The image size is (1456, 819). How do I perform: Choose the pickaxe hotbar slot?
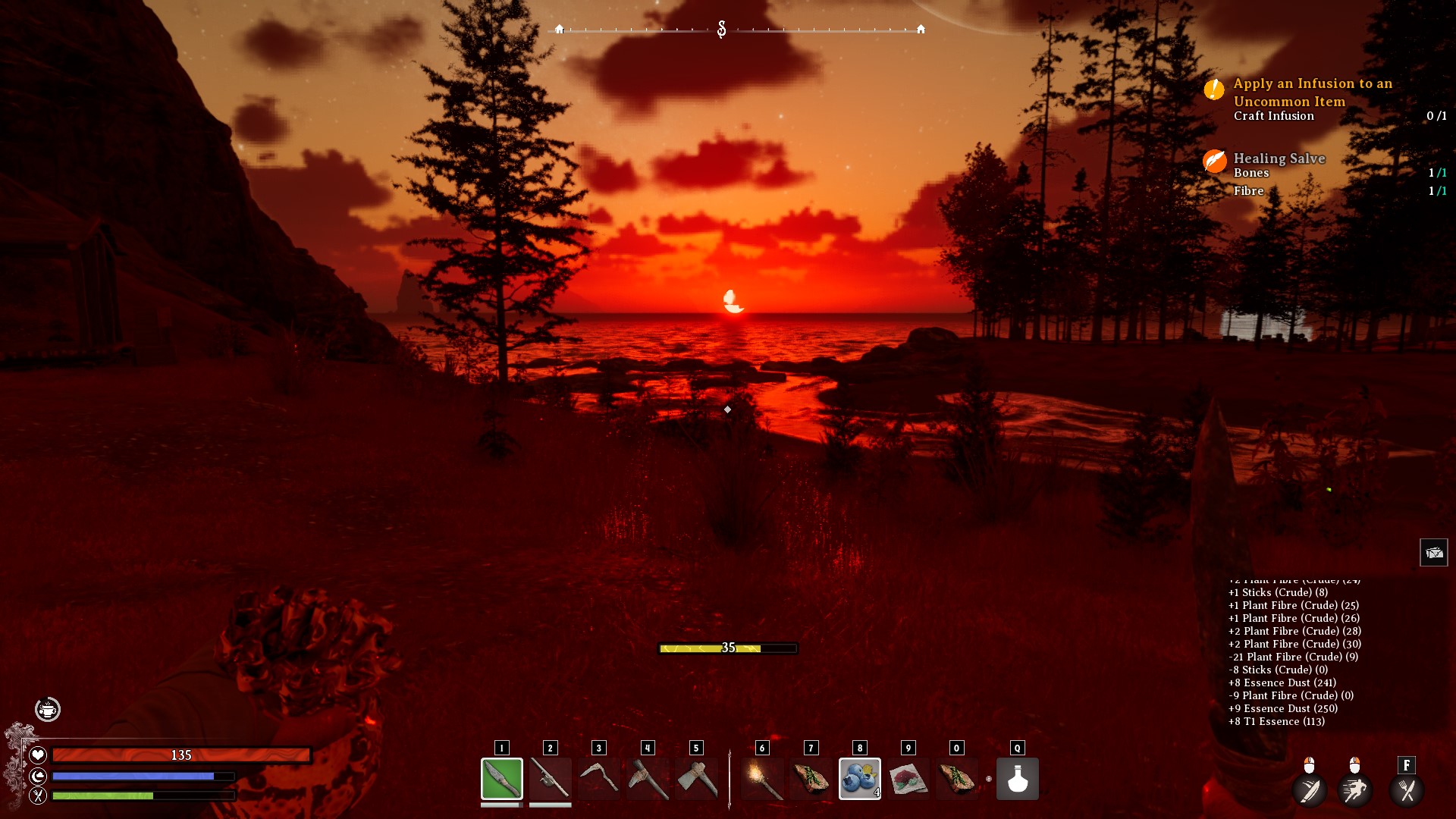pos(647,779)
